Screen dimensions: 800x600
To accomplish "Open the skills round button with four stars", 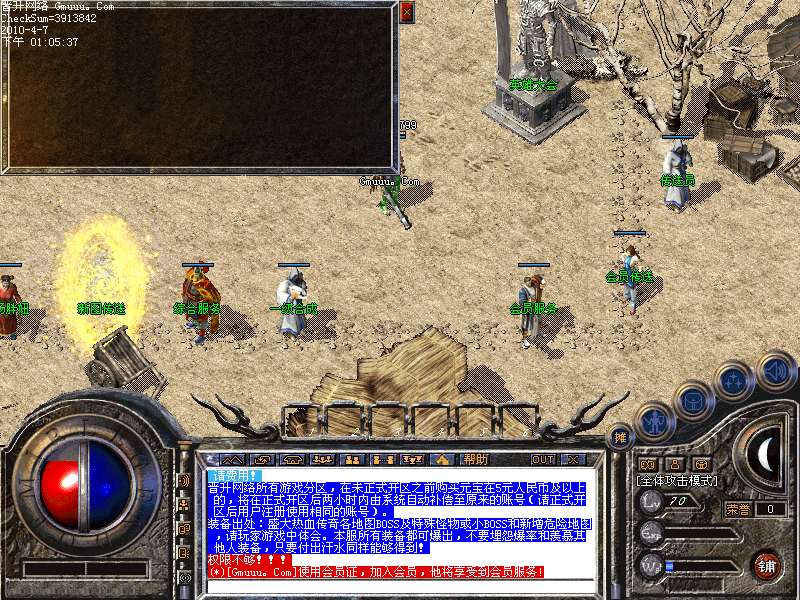I will click(x=734, y=381).
